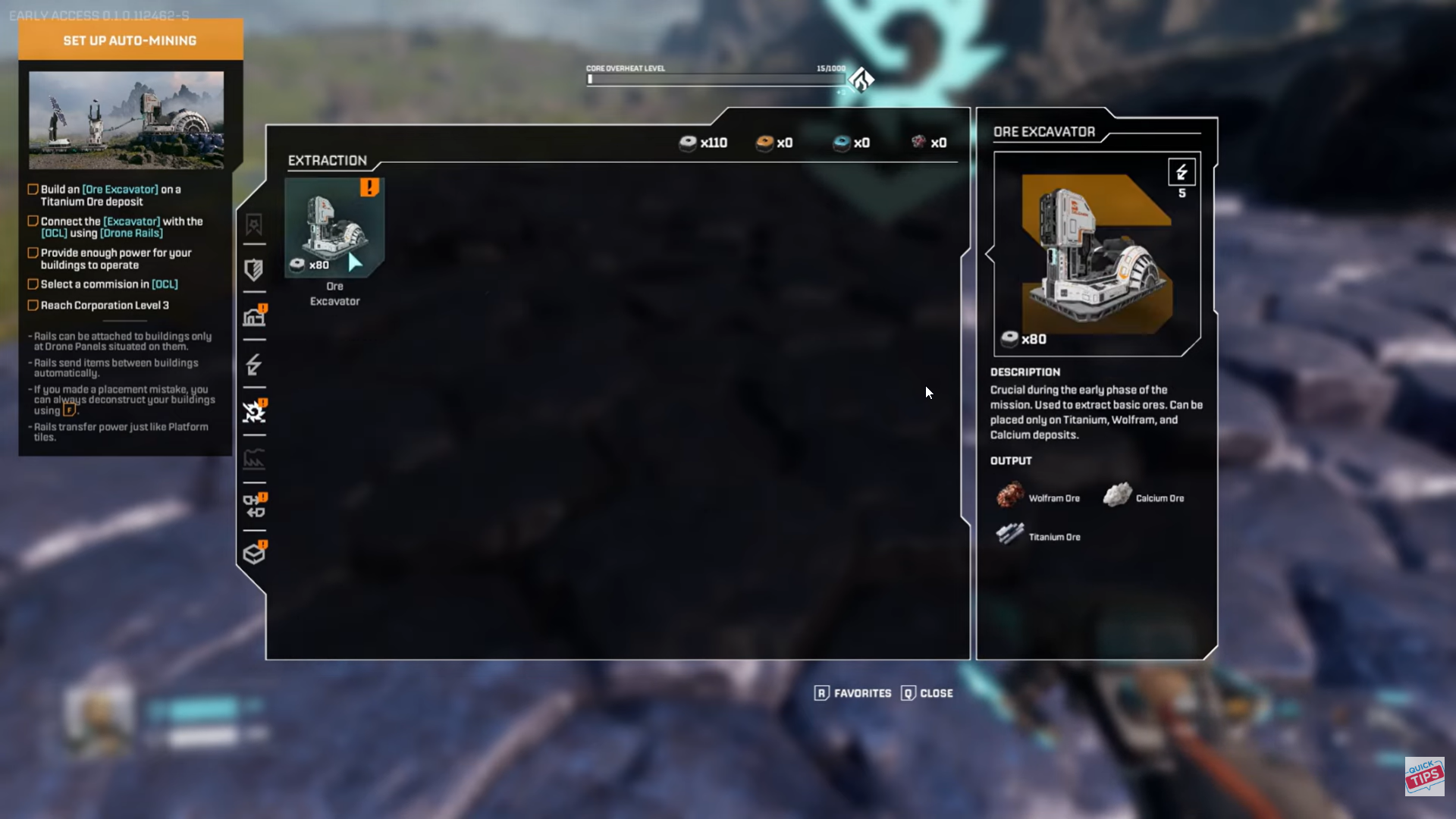Click the Favorites button

tap(853, 693)
